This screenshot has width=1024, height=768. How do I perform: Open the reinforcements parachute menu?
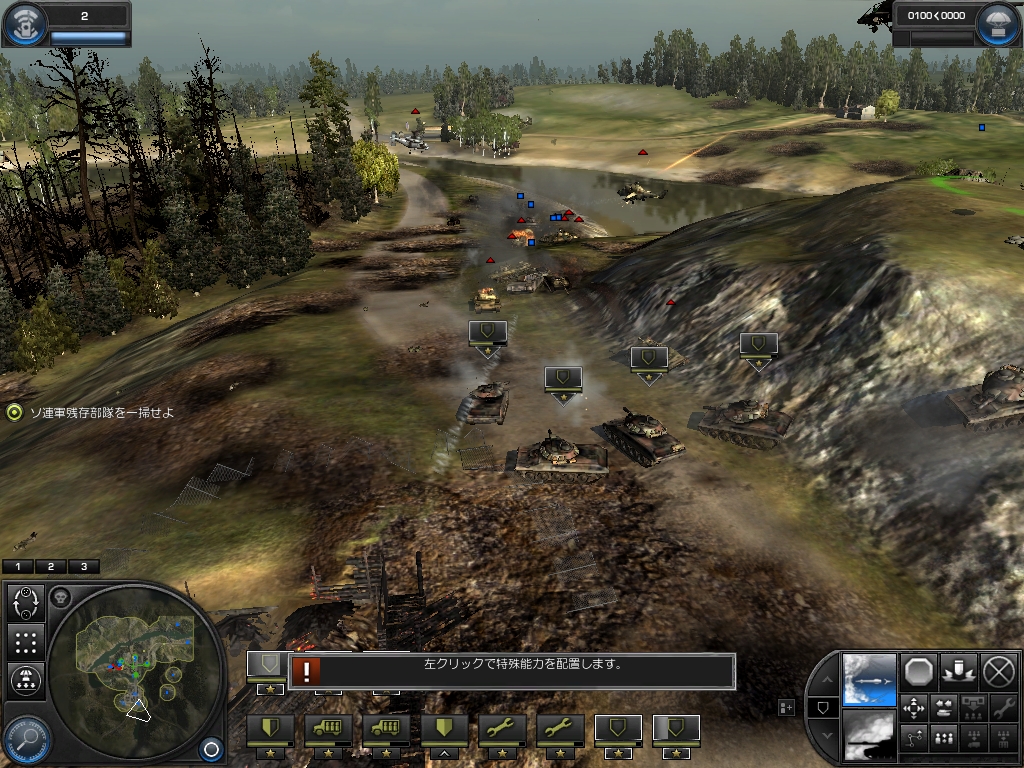pos(997,25)
